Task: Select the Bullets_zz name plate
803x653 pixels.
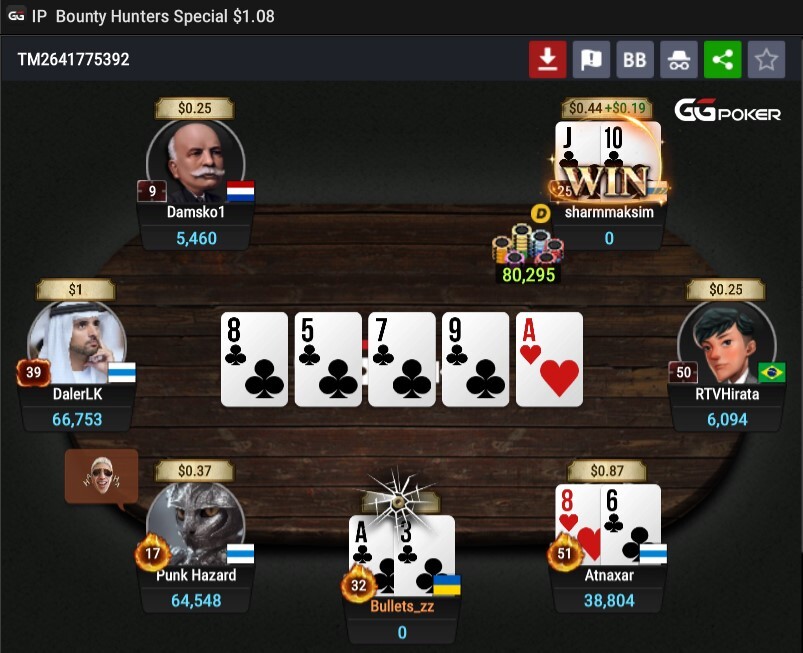Action: pyautogui.click(x=402, y=606)
